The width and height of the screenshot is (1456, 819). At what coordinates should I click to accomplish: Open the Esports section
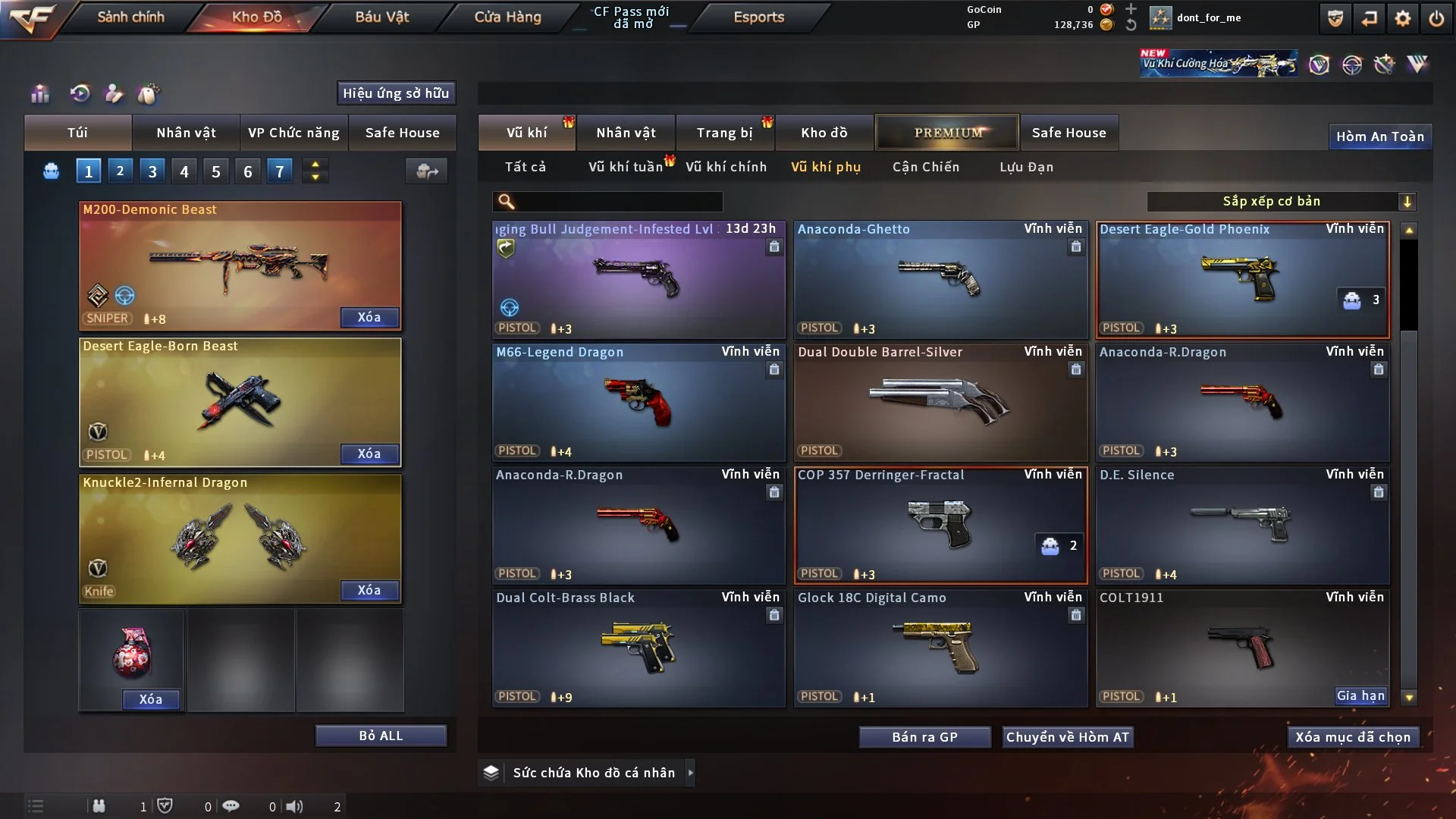(x=758, y=17)
